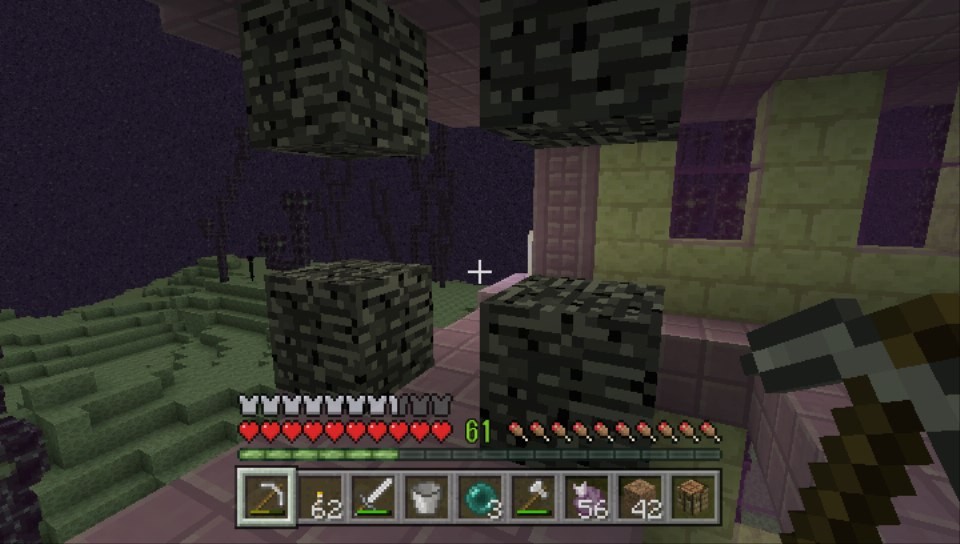960x544 pixels.
Task: Select the crafting table slot
Action: coord(691,497)
